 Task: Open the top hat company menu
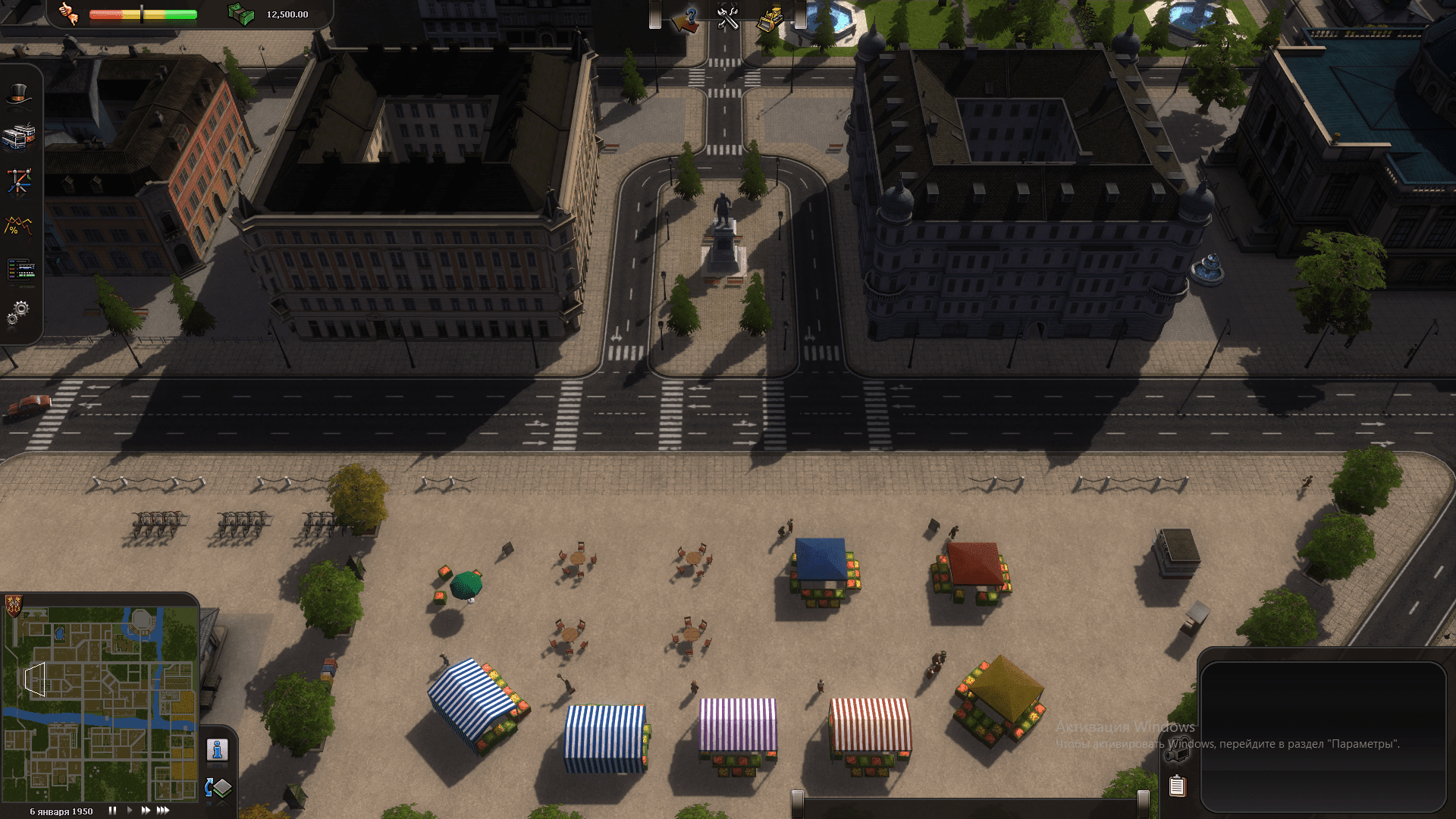pos(19,95)
